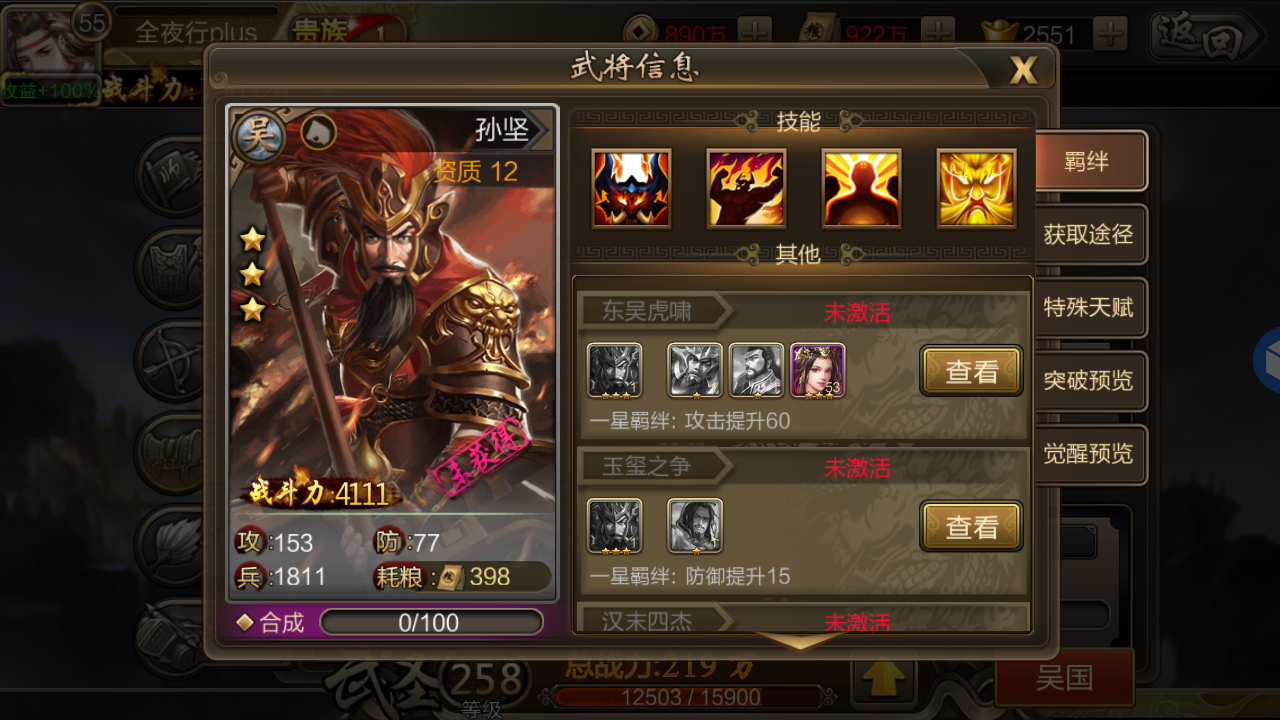Select the flaming red figure skill icon
The width and height of the screenshot is (1280, 720).
point(746,188)
